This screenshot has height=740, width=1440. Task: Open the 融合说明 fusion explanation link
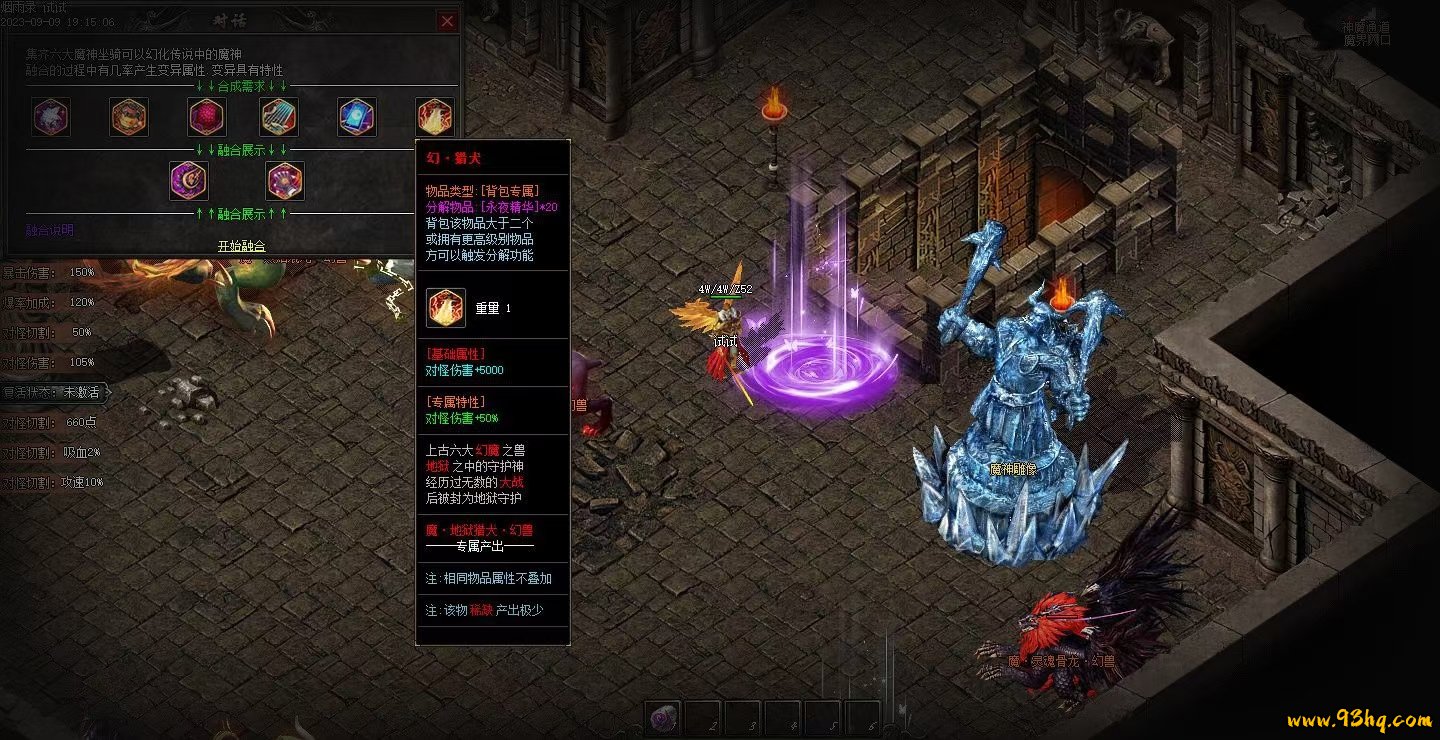tap(49, 230)
